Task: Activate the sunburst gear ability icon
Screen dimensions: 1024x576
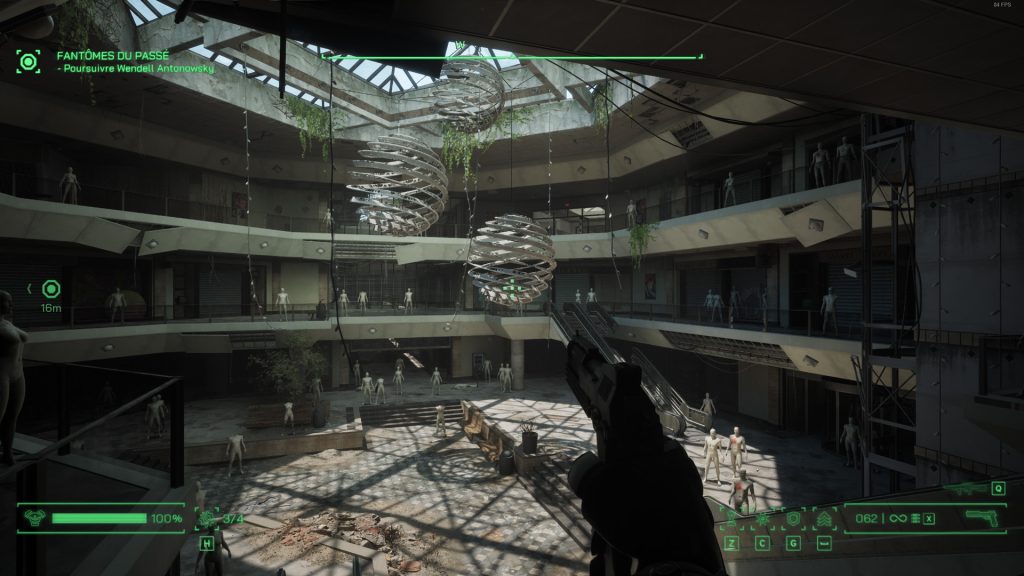Action: point(762,519)
